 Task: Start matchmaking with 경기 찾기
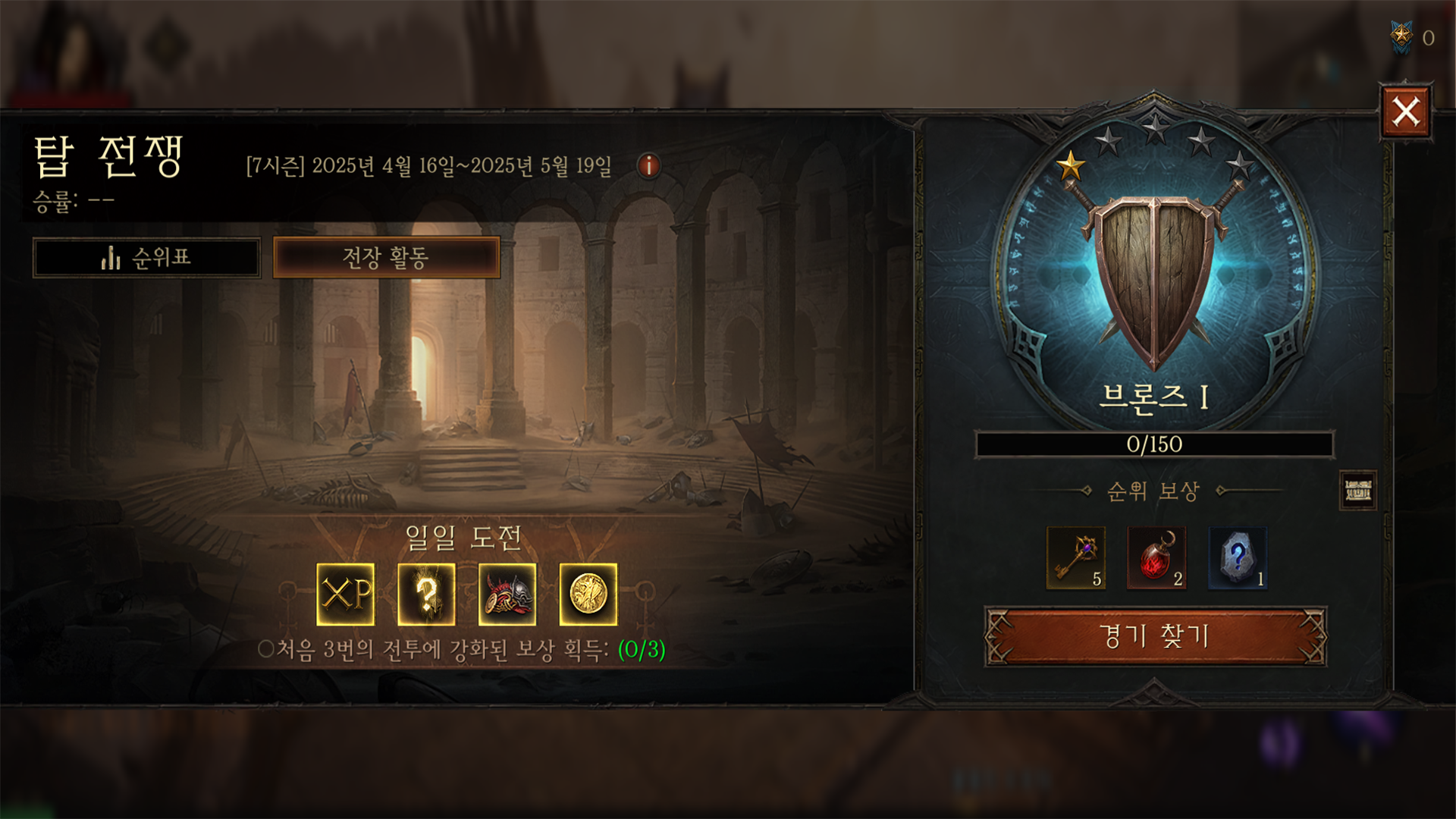click(x=1155, y=636)
